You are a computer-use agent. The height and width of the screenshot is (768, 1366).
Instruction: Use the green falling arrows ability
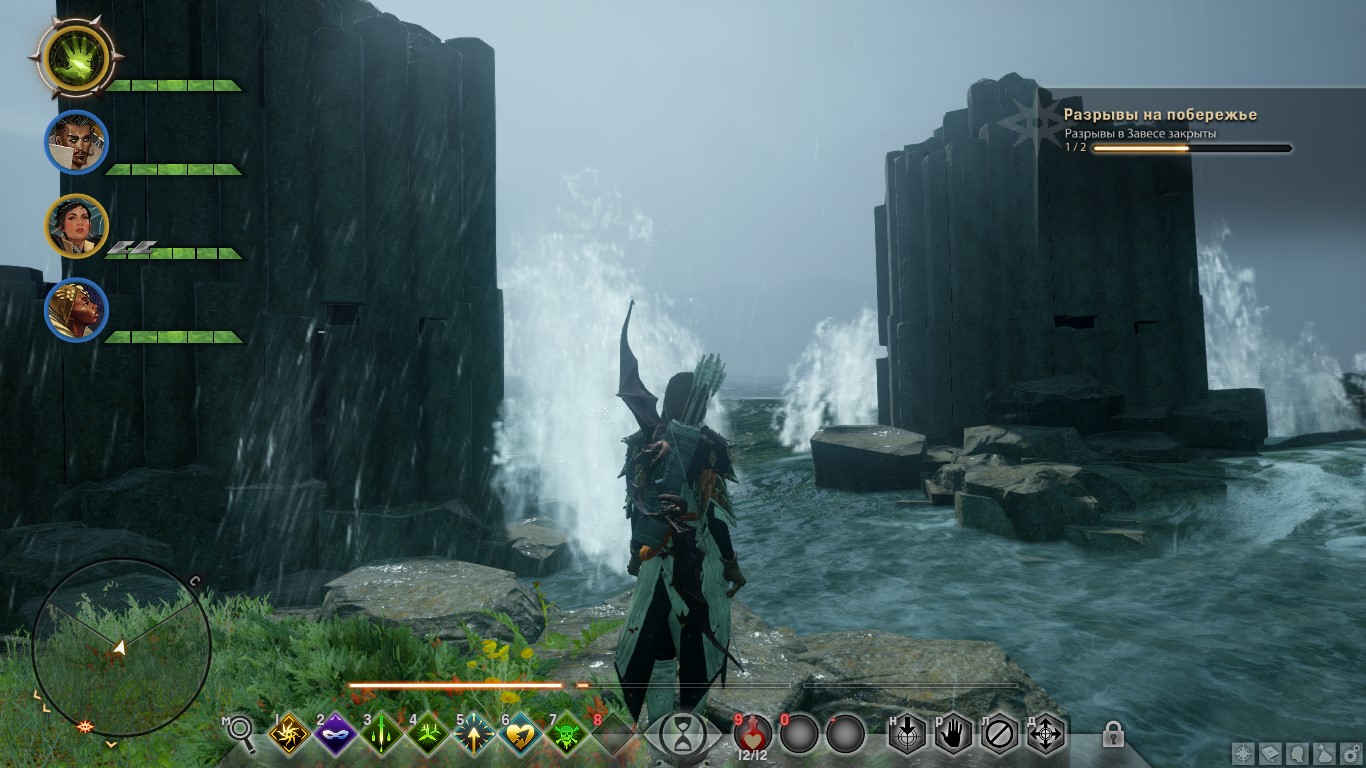click(381, 735)
